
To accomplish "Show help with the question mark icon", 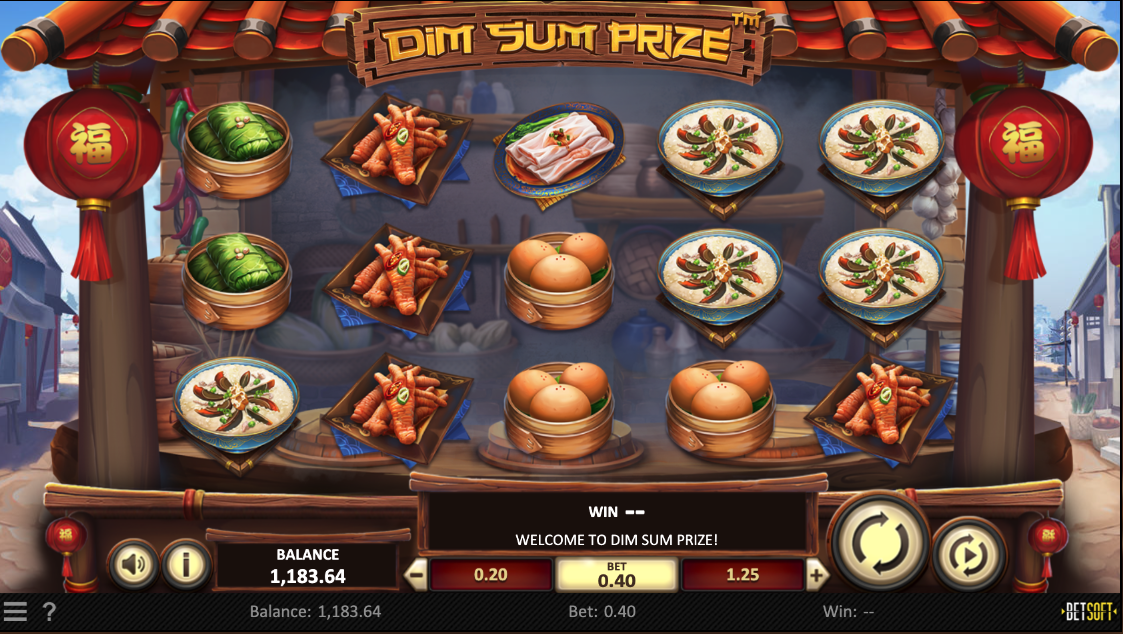I will pyautogui.click(x=49, y=611).
